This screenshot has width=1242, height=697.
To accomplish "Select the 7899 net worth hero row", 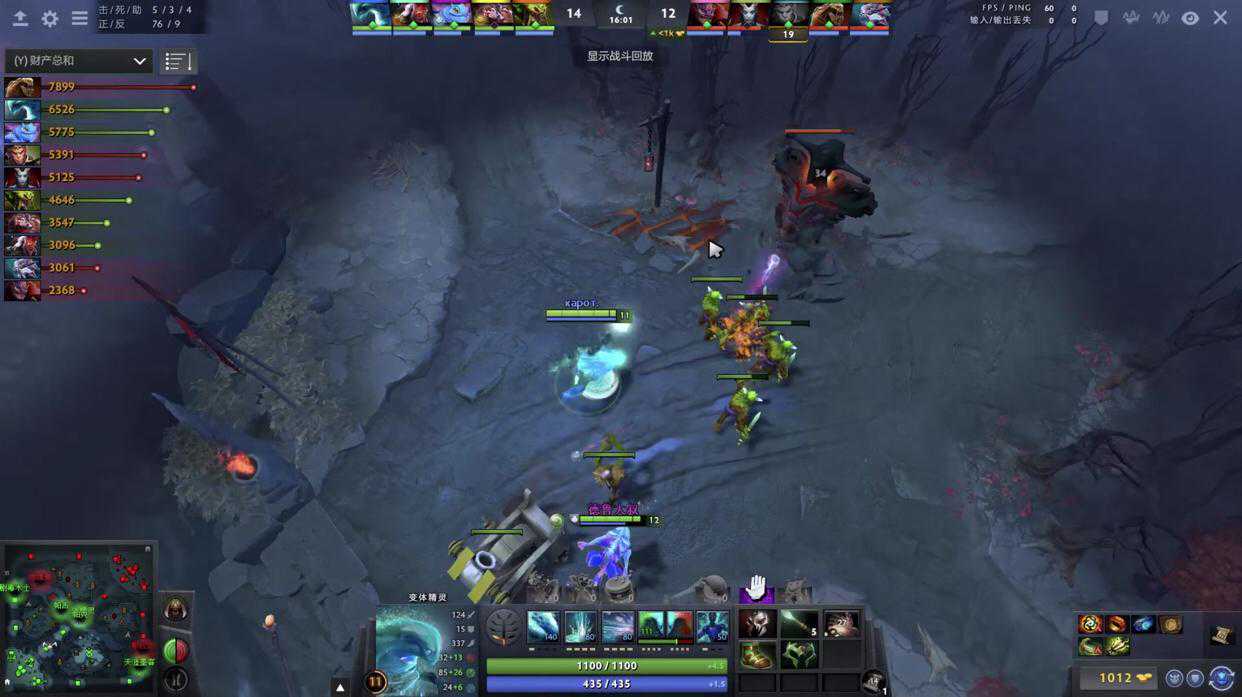I will pos(100,87).
